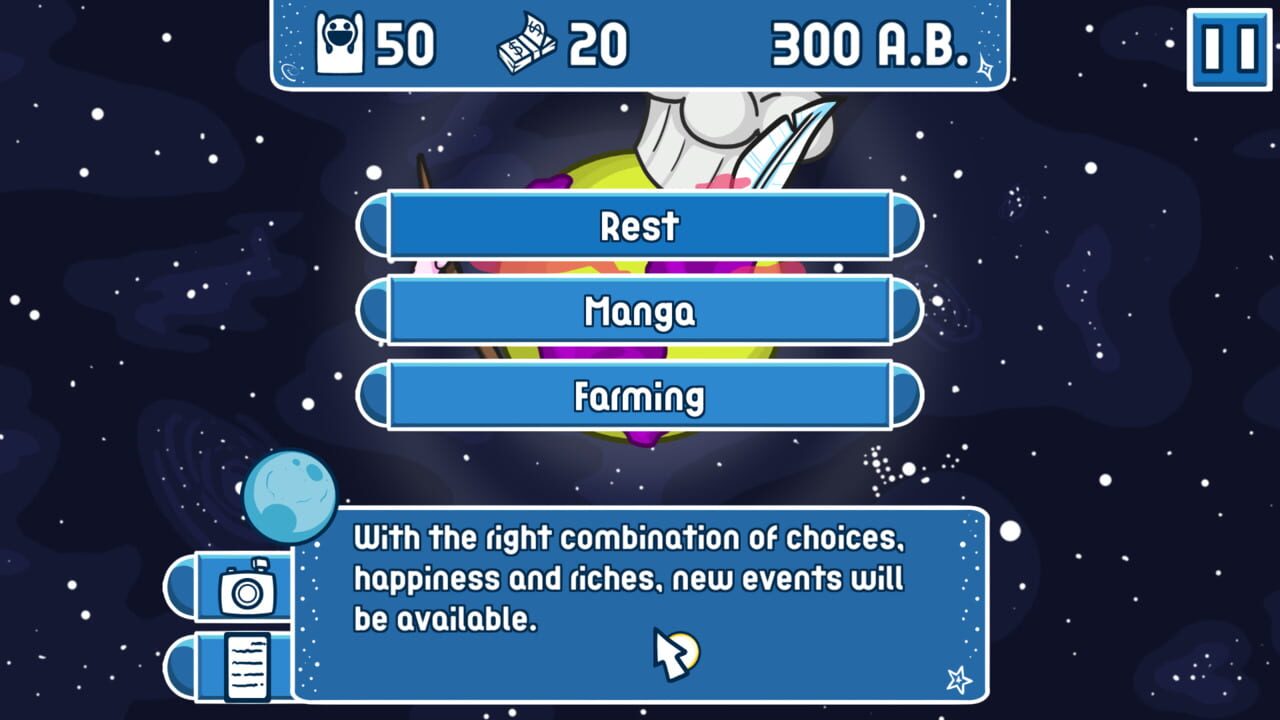Select the Farming activity
The height and width of the screenshot is (720, 1280).
coord(640,396)
